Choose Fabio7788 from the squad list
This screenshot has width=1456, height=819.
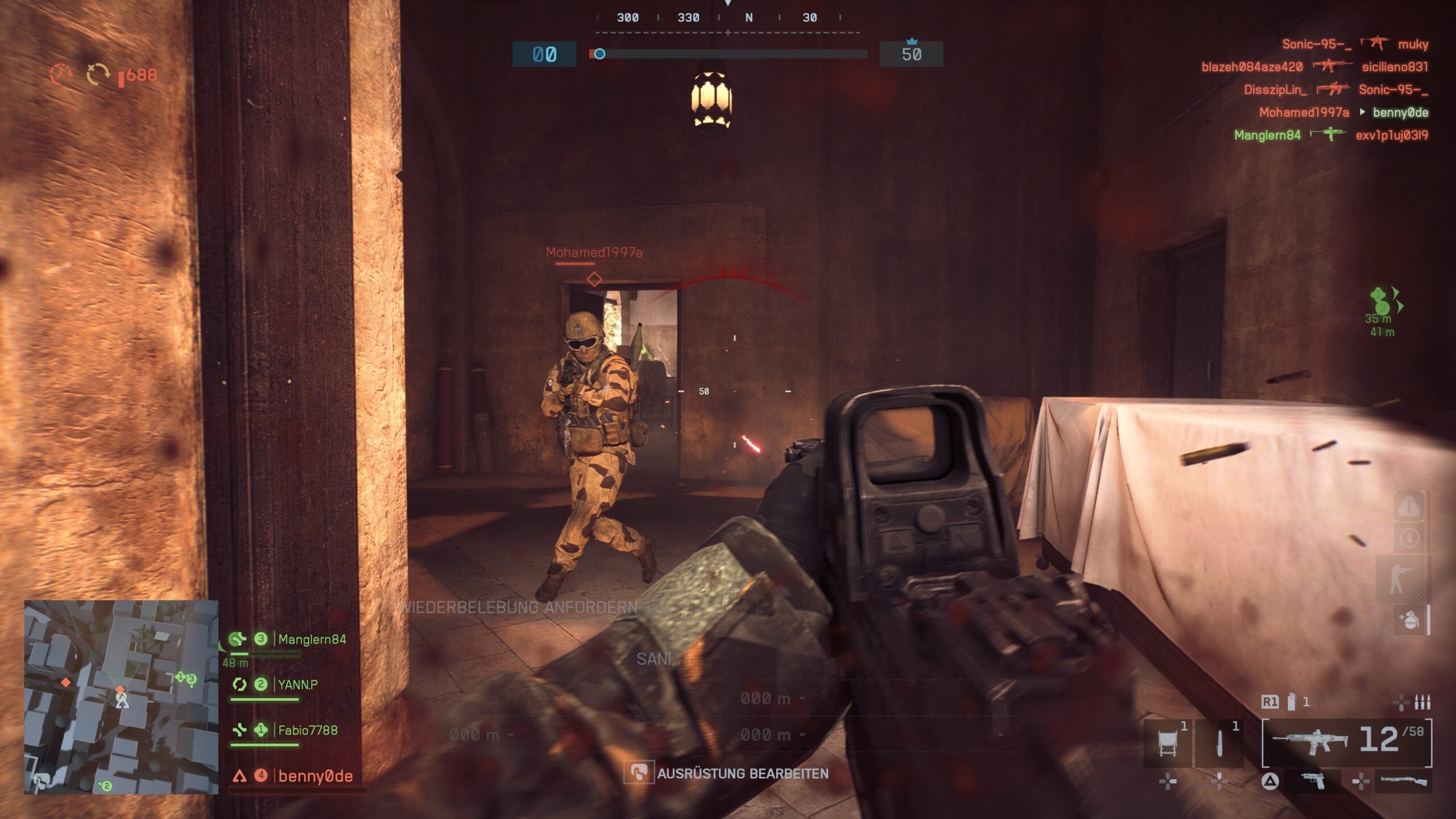pos(307,730)
